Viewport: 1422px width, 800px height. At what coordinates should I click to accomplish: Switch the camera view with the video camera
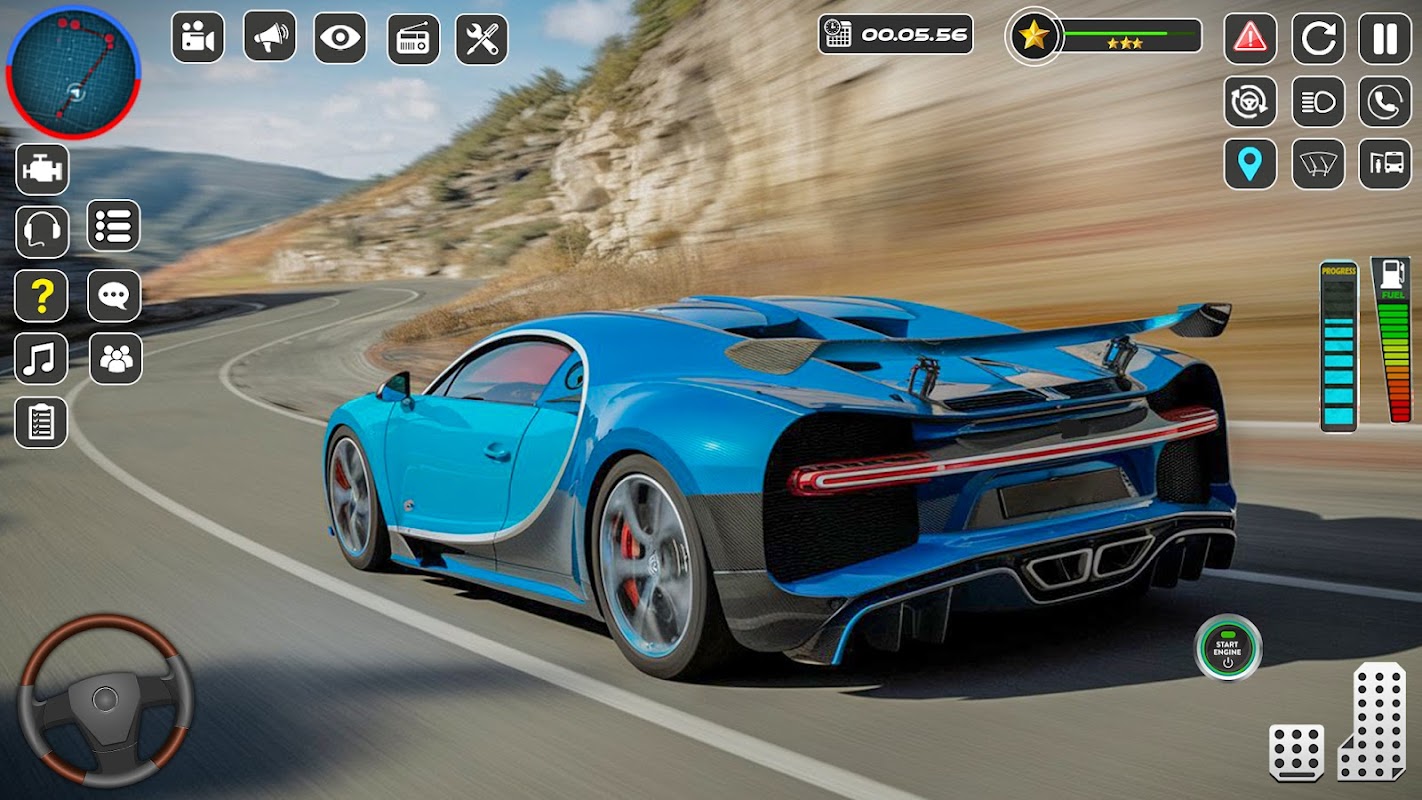tap(198, 38)
